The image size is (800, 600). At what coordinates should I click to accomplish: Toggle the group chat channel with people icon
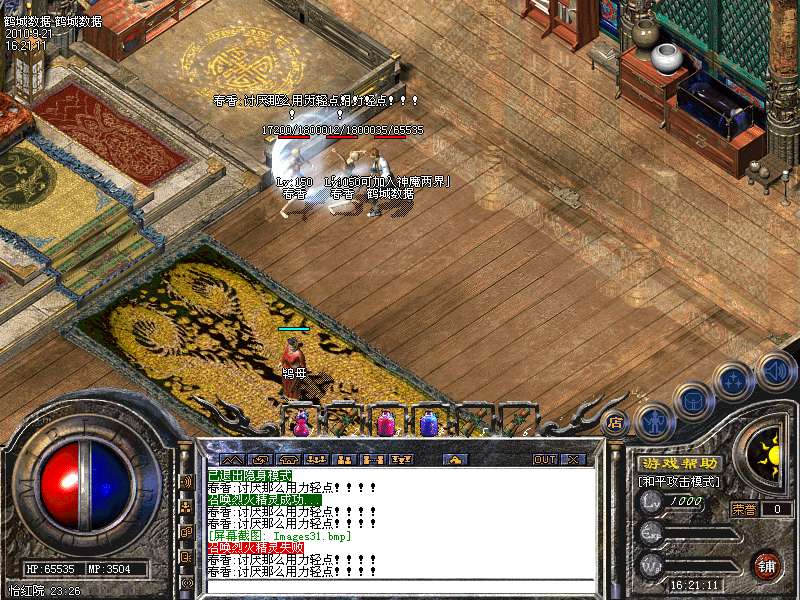click(x=186, y=506)
